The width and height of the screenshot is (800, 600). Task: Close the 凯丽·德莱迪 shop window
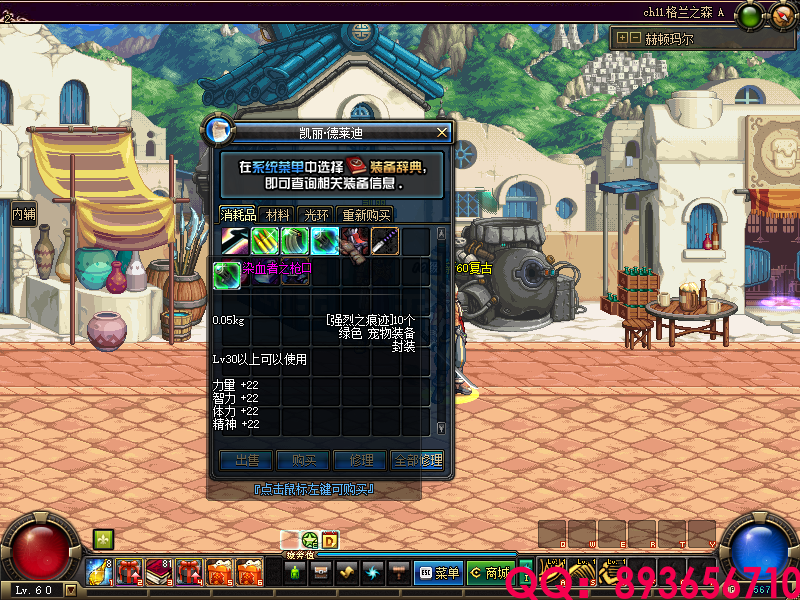tap(442, 132)
